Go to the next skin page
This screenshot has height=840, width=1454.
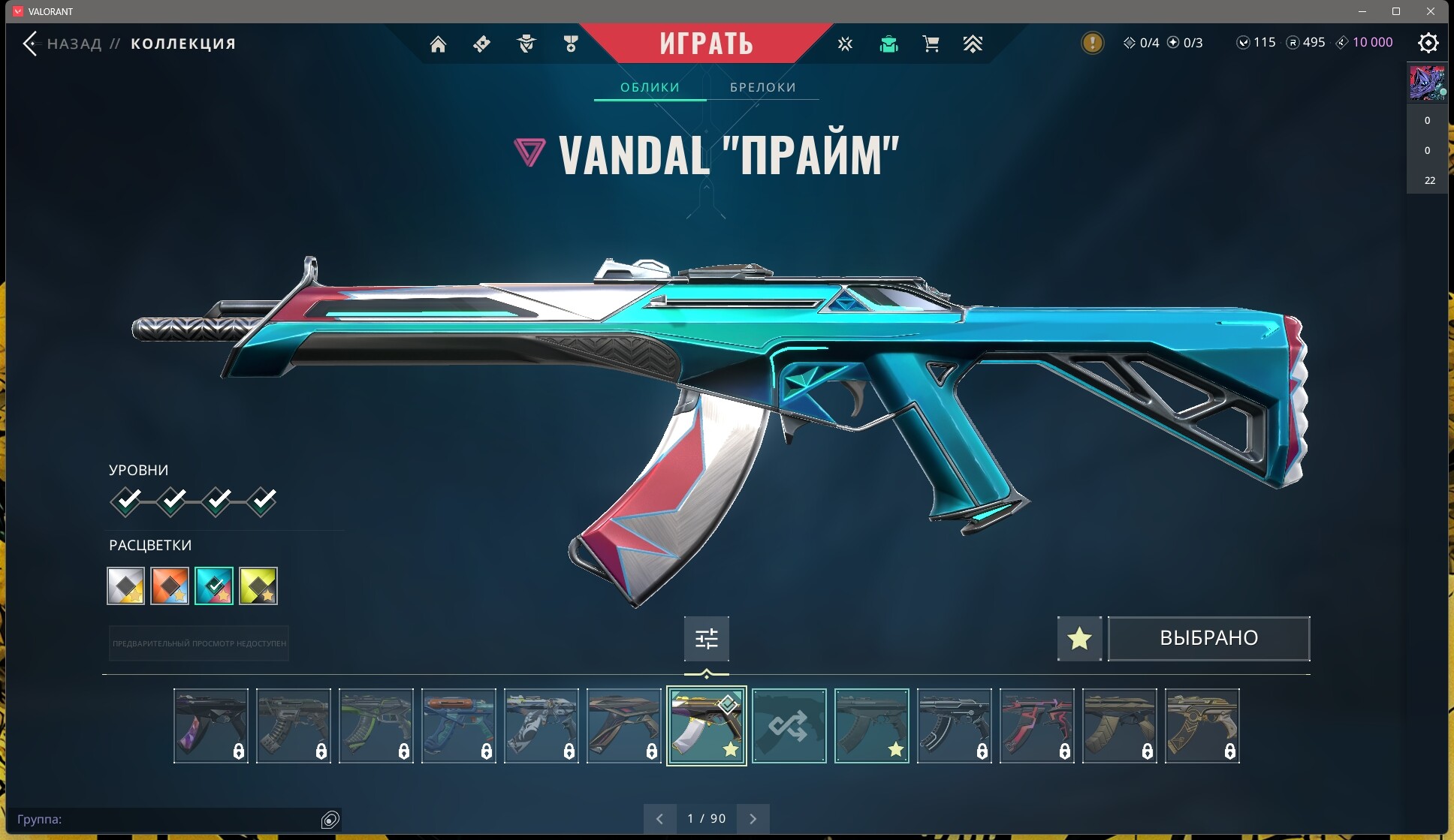(x=753, y=819)
